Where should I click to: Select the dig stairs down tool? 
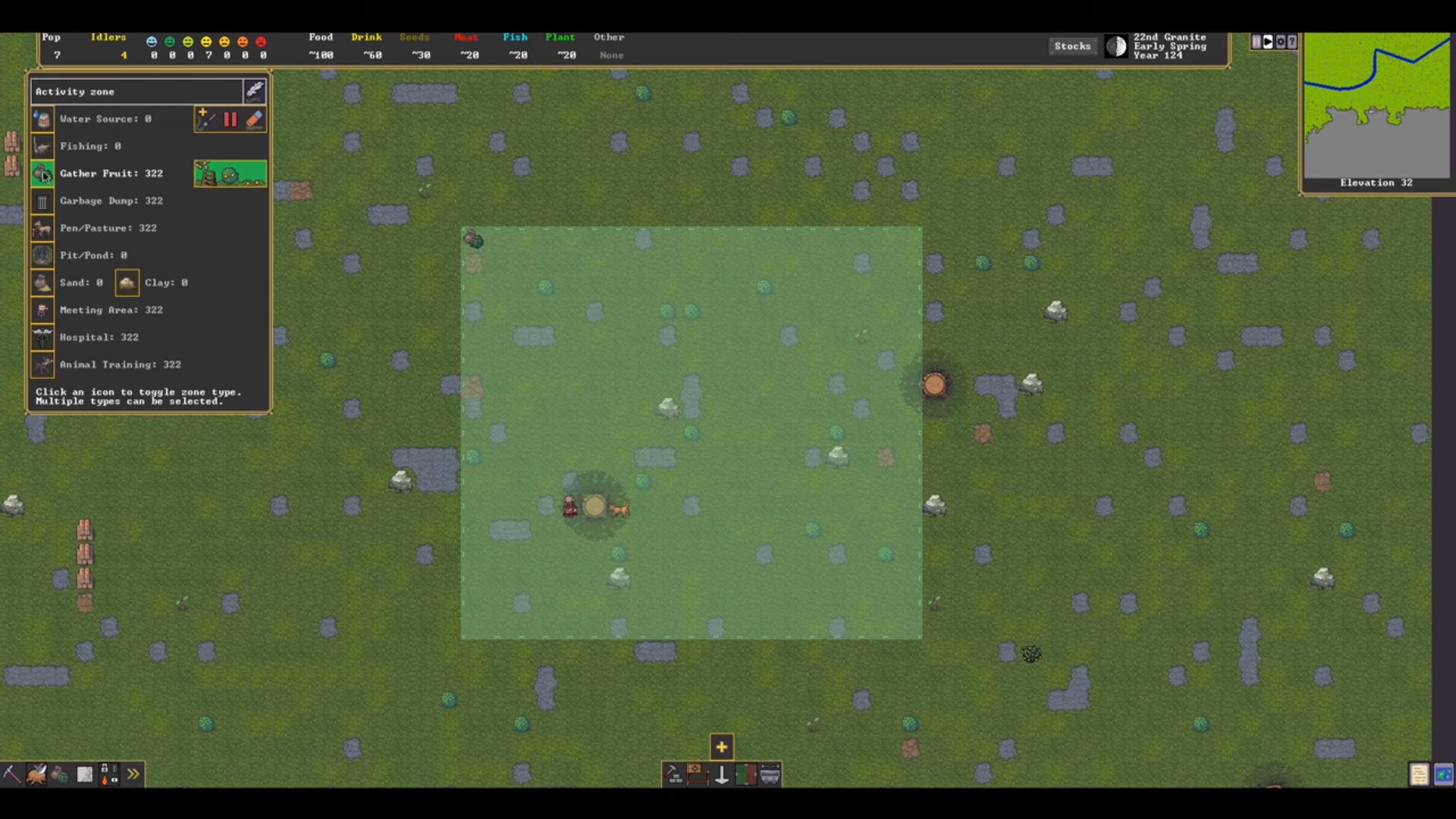point(721,775)
